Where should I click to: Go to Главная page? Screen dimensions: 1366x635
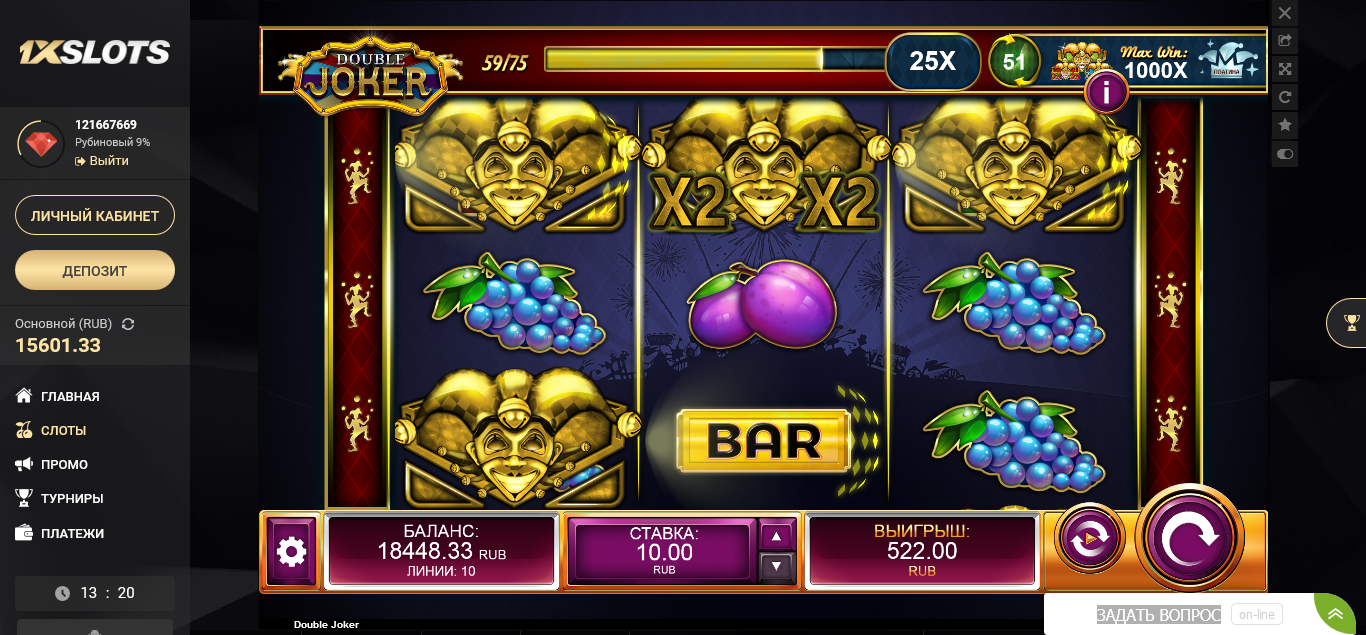pos(70,396)
